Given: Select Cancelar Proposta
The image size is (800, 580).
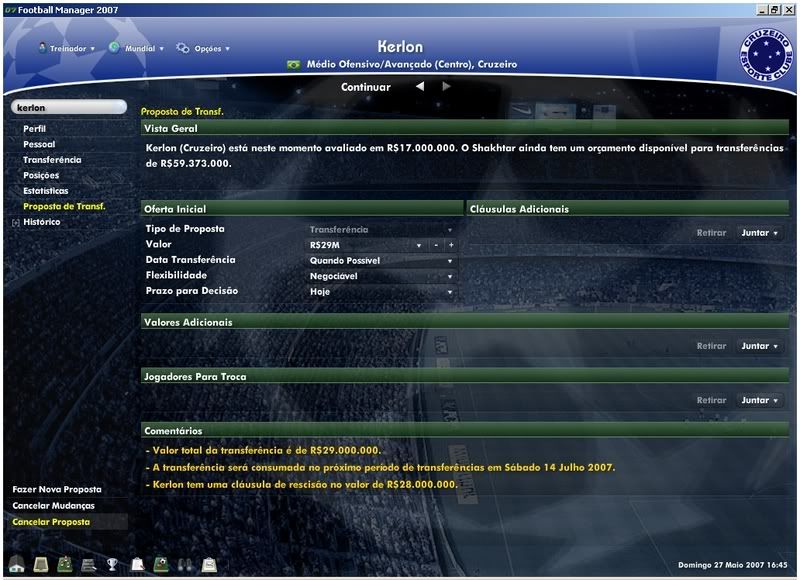Looking at the screenshot, I should [x=51, y=522].
